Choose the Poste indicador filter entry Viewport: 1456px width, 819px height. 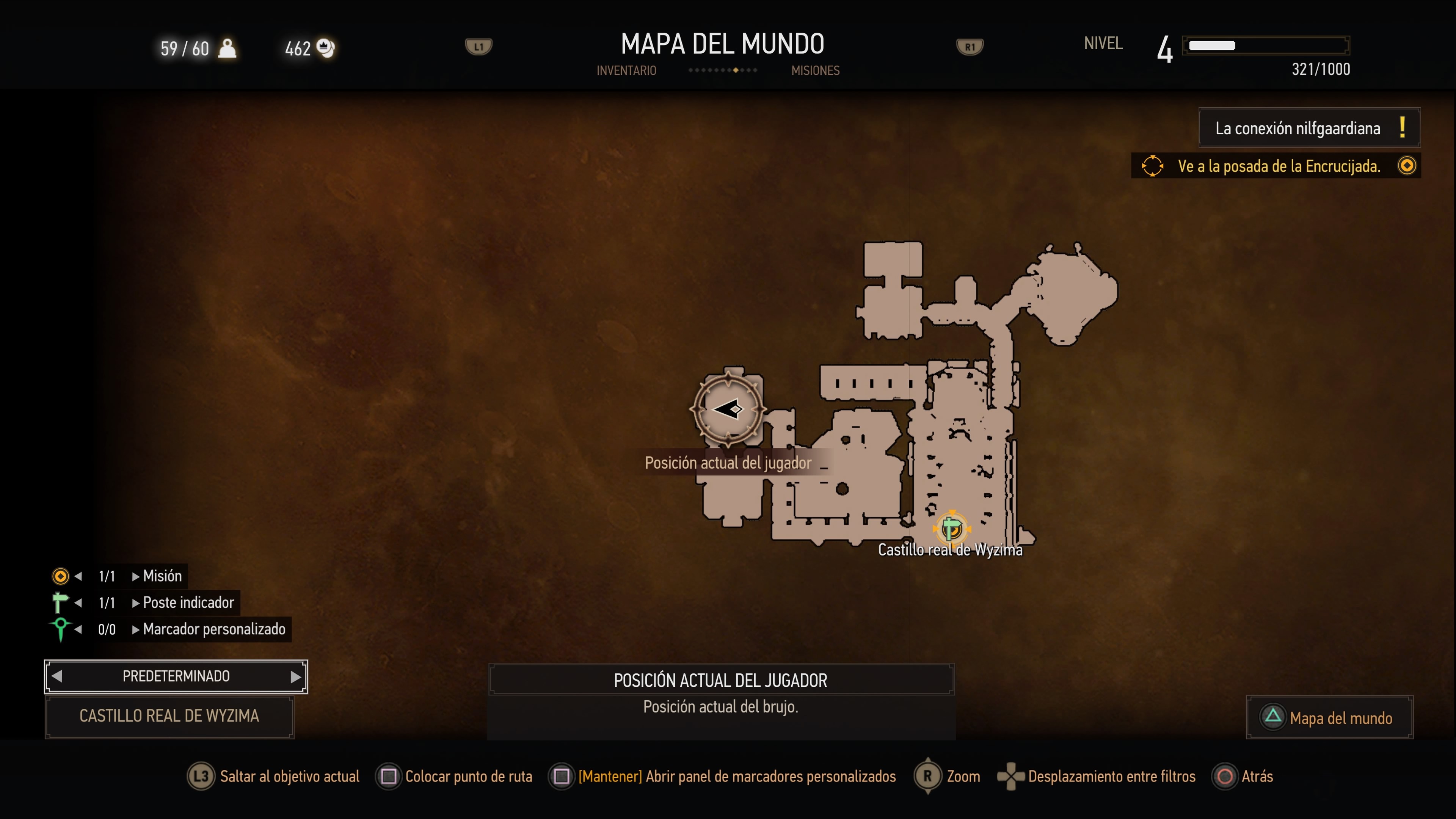click(x=188, y=602)
